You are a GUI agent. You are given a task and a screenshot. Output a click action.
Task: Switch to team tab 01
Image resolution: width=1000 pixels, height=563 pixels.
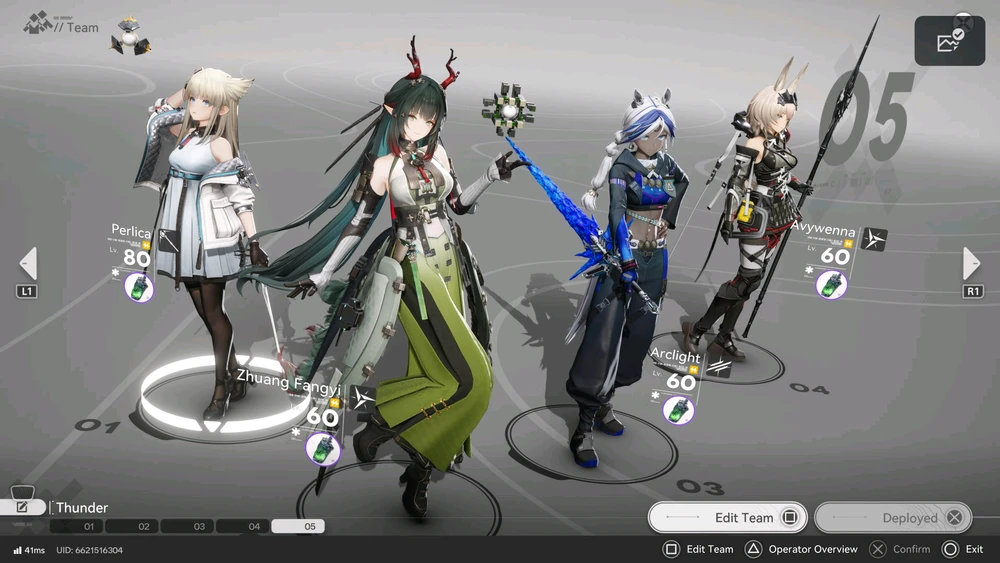tap(88, 526)
